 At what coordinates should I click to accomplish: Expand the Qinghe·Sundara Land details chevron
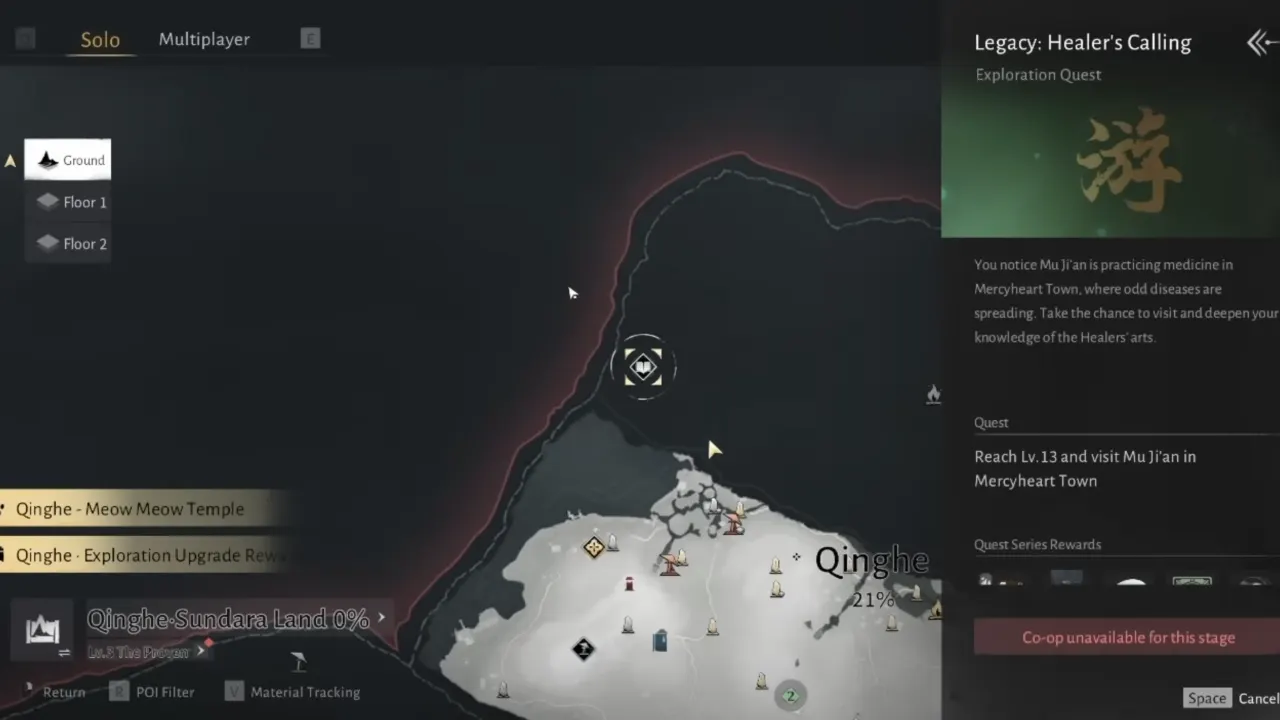[381, 618]
